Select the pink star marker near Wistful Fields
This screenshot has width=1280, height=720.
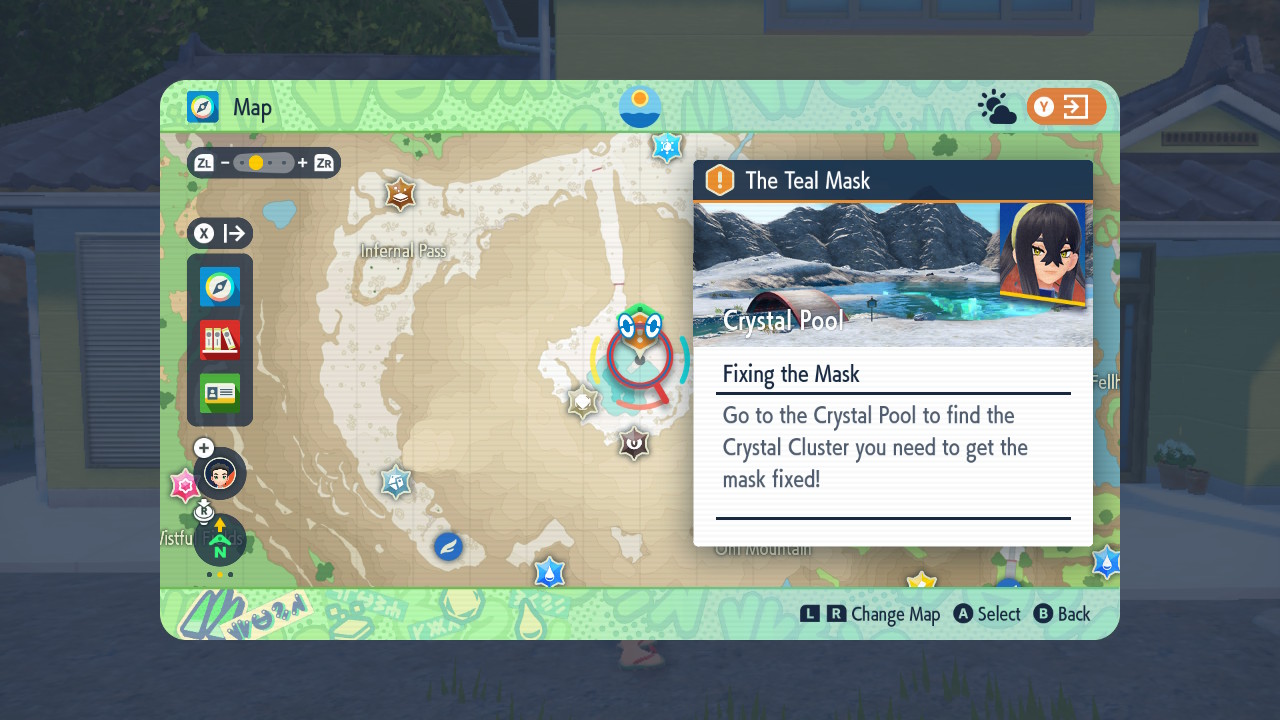point(184,486)
